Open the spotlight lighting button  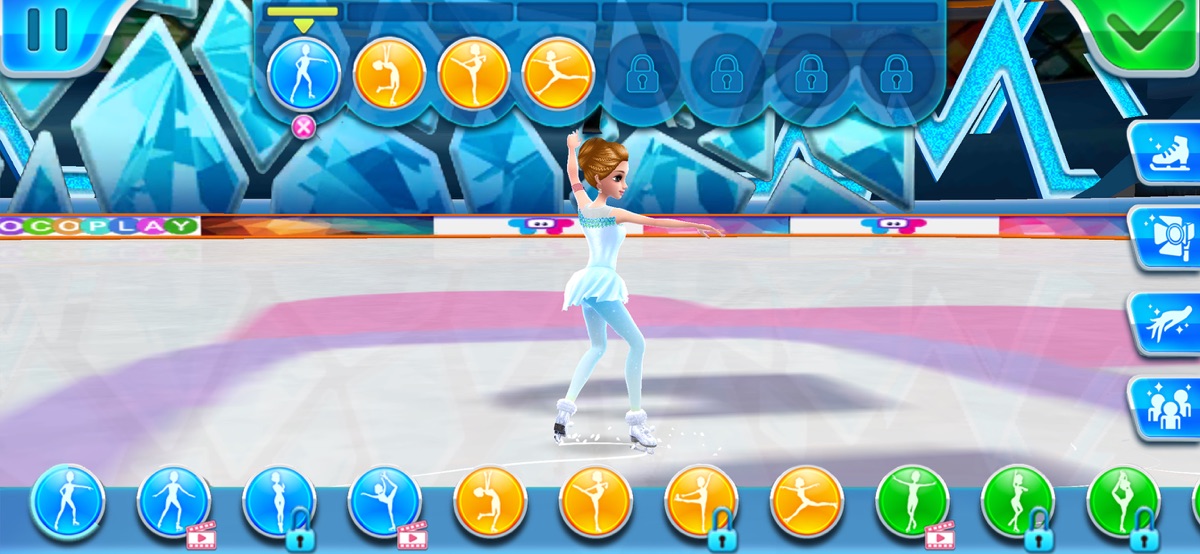coord(1166,237)
